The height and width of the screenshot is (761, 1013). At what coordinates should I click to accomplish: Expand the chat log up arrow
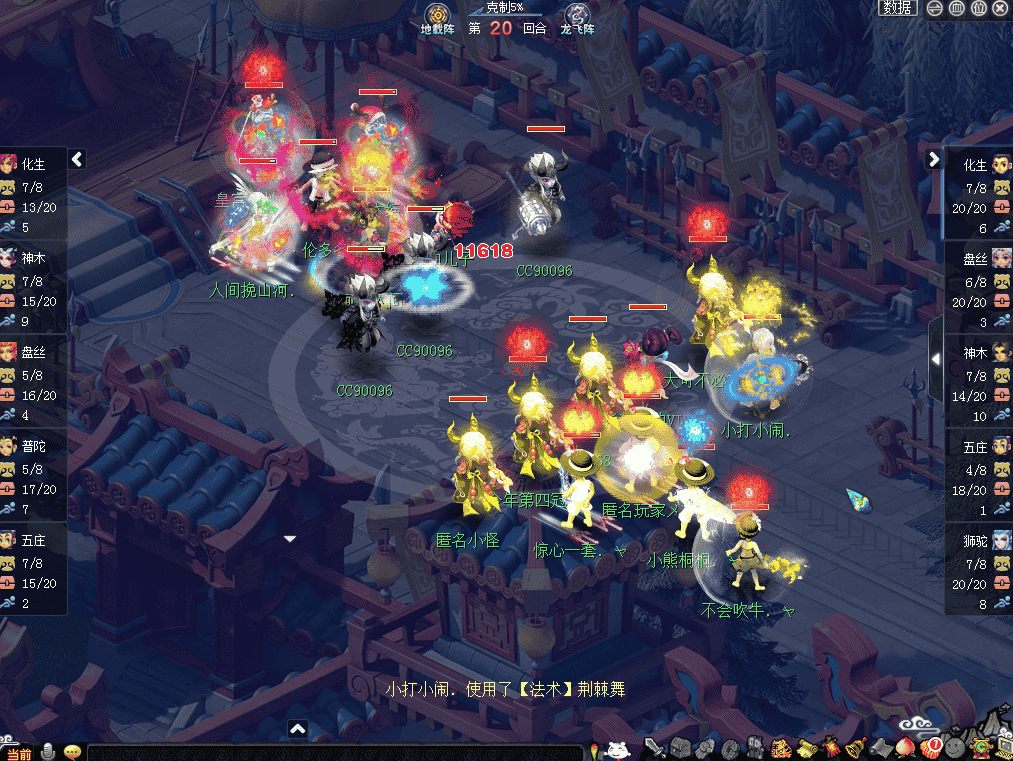pyautogui.click(x=297, y=729)
